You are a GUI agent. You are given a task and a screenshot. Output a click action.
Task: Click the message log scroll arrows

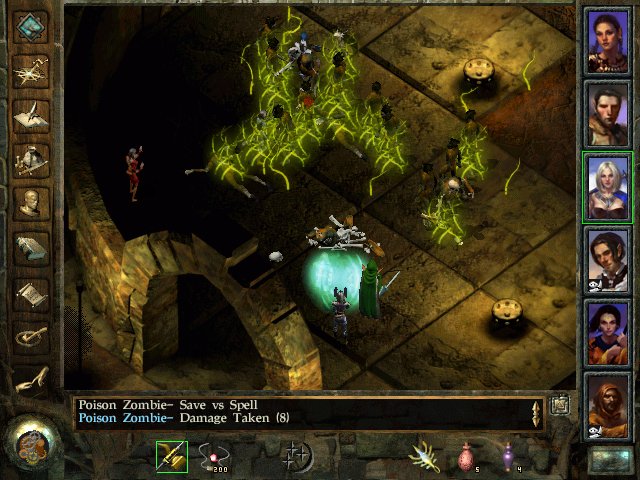(536, 413)
